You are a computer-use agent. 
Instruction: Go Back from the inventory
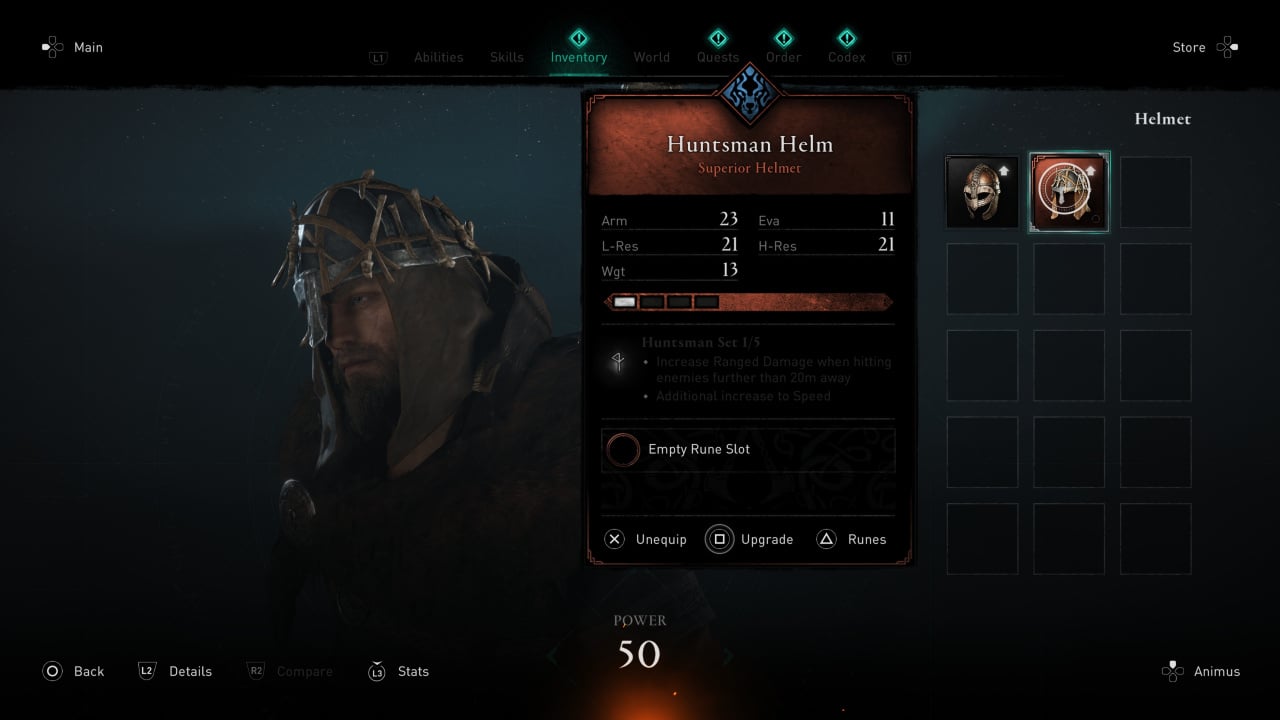pos(73,672)
